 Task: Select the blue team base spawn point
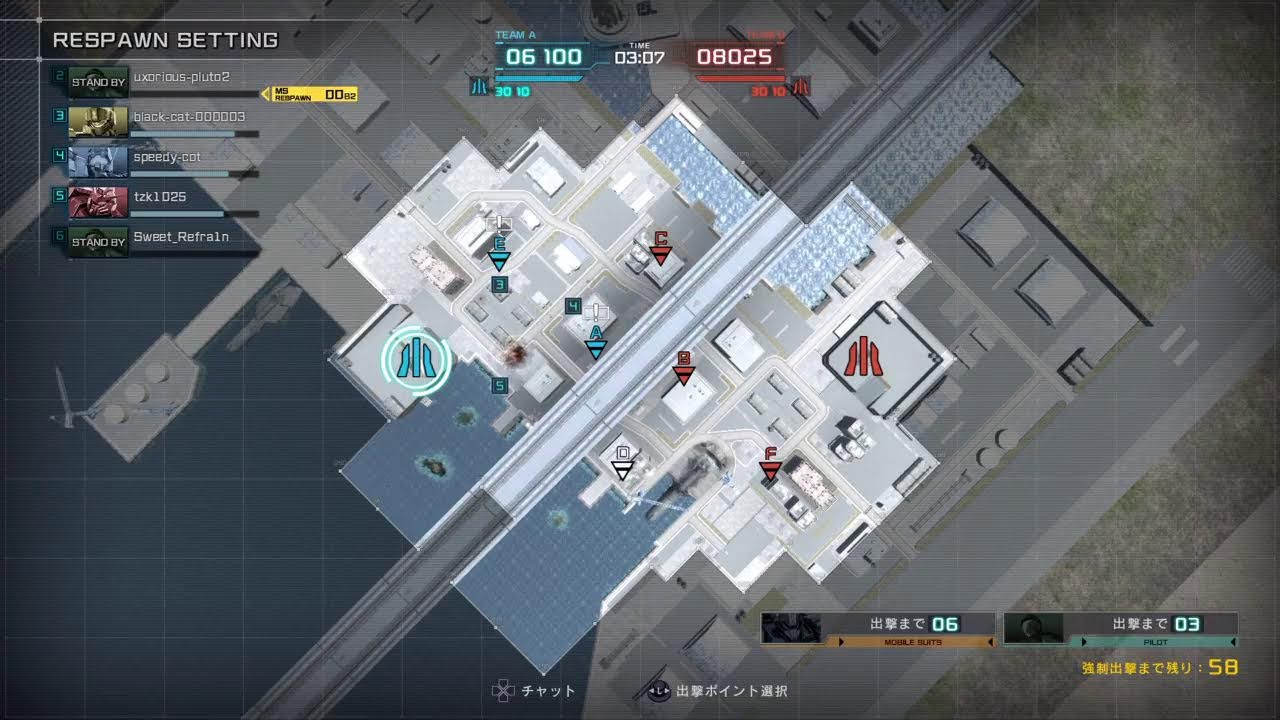point(415,360)
